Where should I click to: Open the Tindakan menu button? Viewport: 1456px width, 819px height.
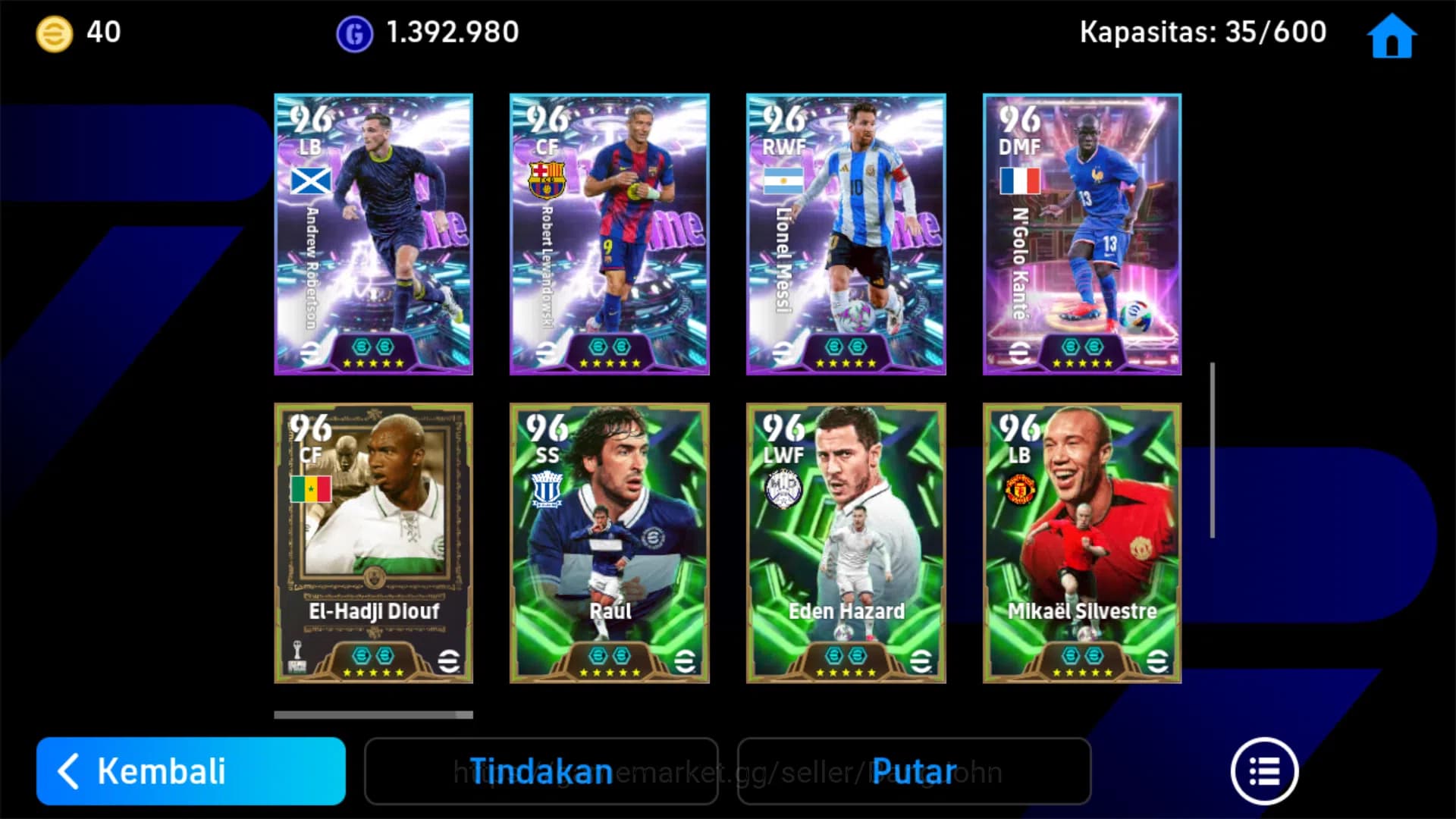coord(541,770)
